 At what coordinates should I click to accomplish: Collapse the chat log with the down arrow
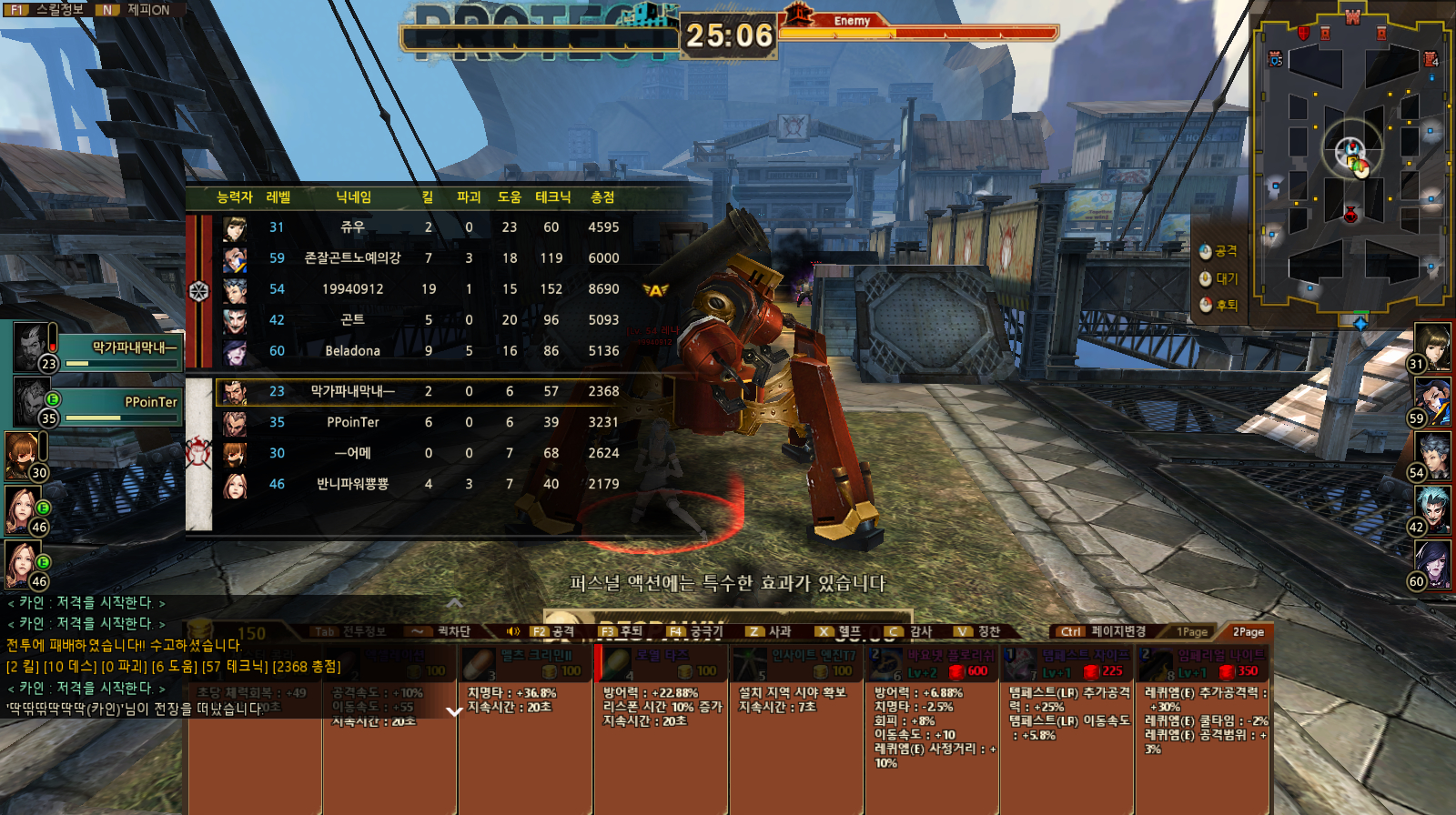pos(455,711)
